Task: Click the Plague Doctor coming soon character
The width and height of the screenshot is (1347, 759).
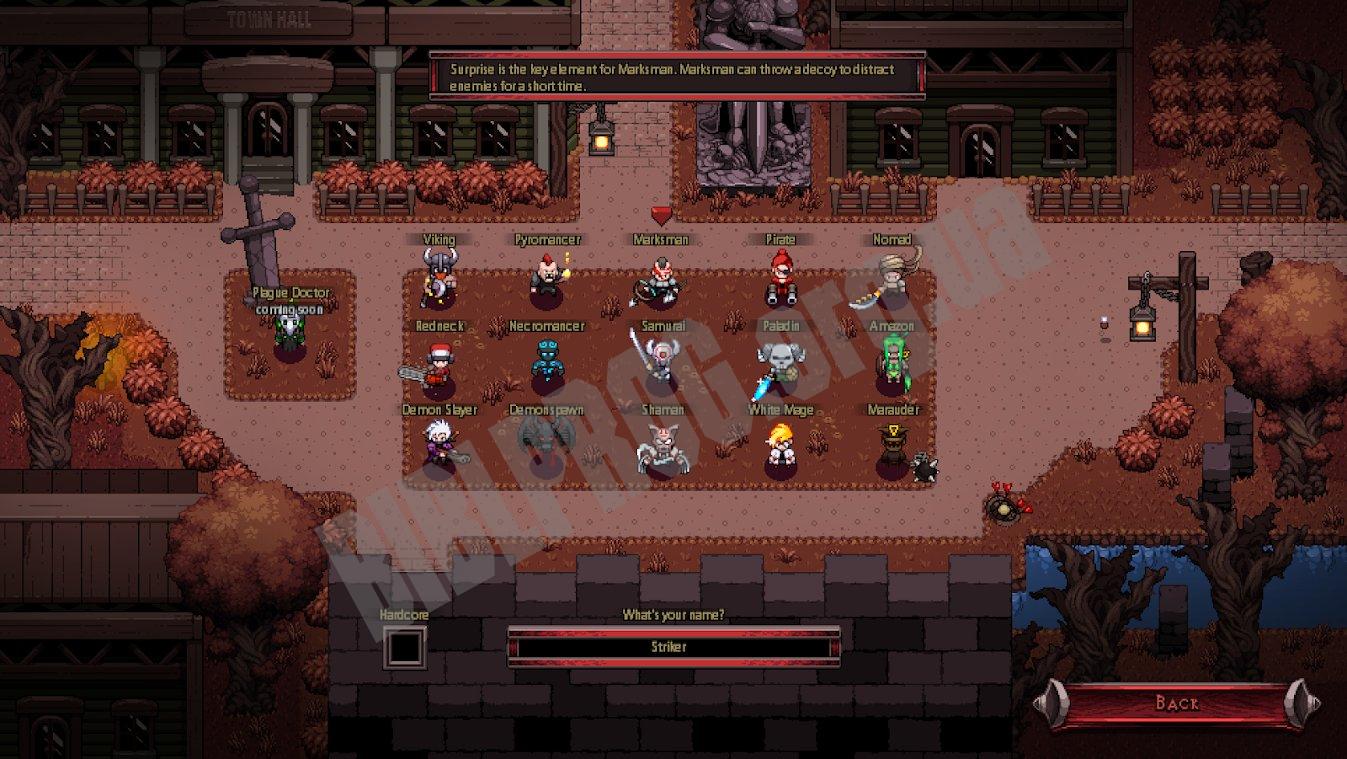Action: (289, 330)
